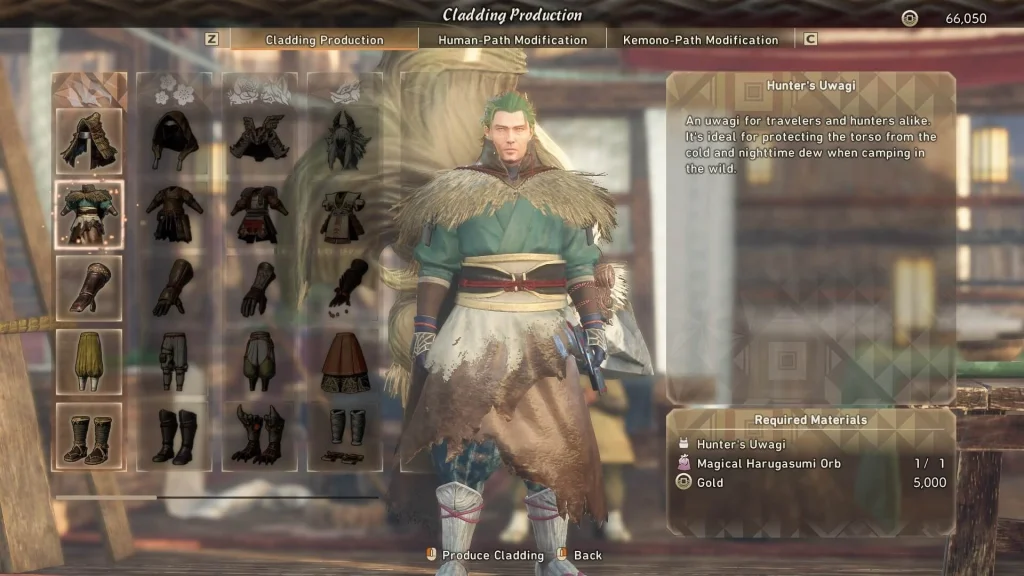Select the shin guards with sandals
The image size is (1024, 576).
pos(345,435)
